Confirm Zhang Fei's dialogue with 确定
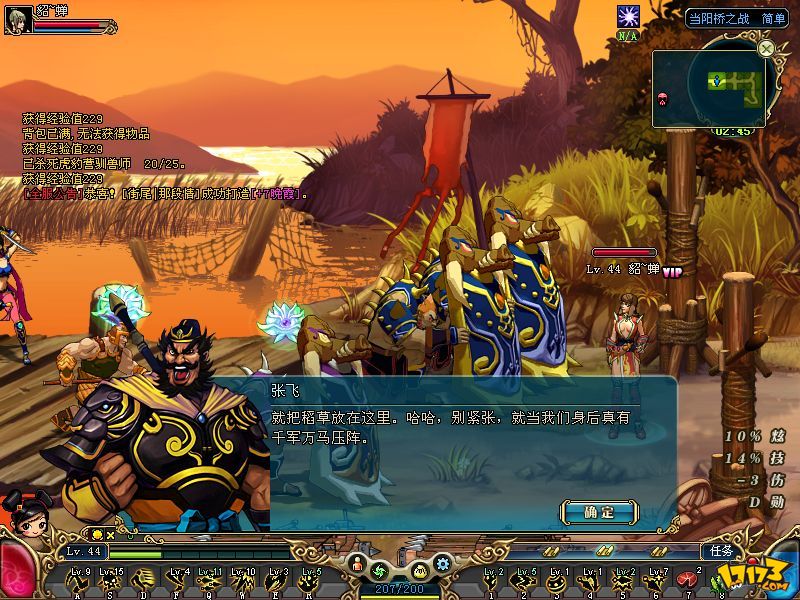Viewport: 800px width, 600px height. point(599,512)
